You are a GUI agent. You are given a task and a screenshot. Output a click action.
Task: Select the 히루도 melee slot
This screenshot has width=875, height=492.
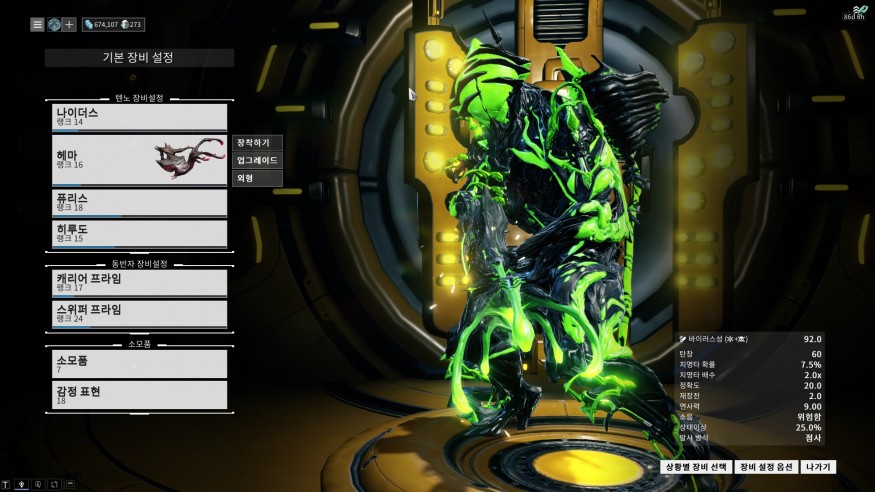(140, 233)
